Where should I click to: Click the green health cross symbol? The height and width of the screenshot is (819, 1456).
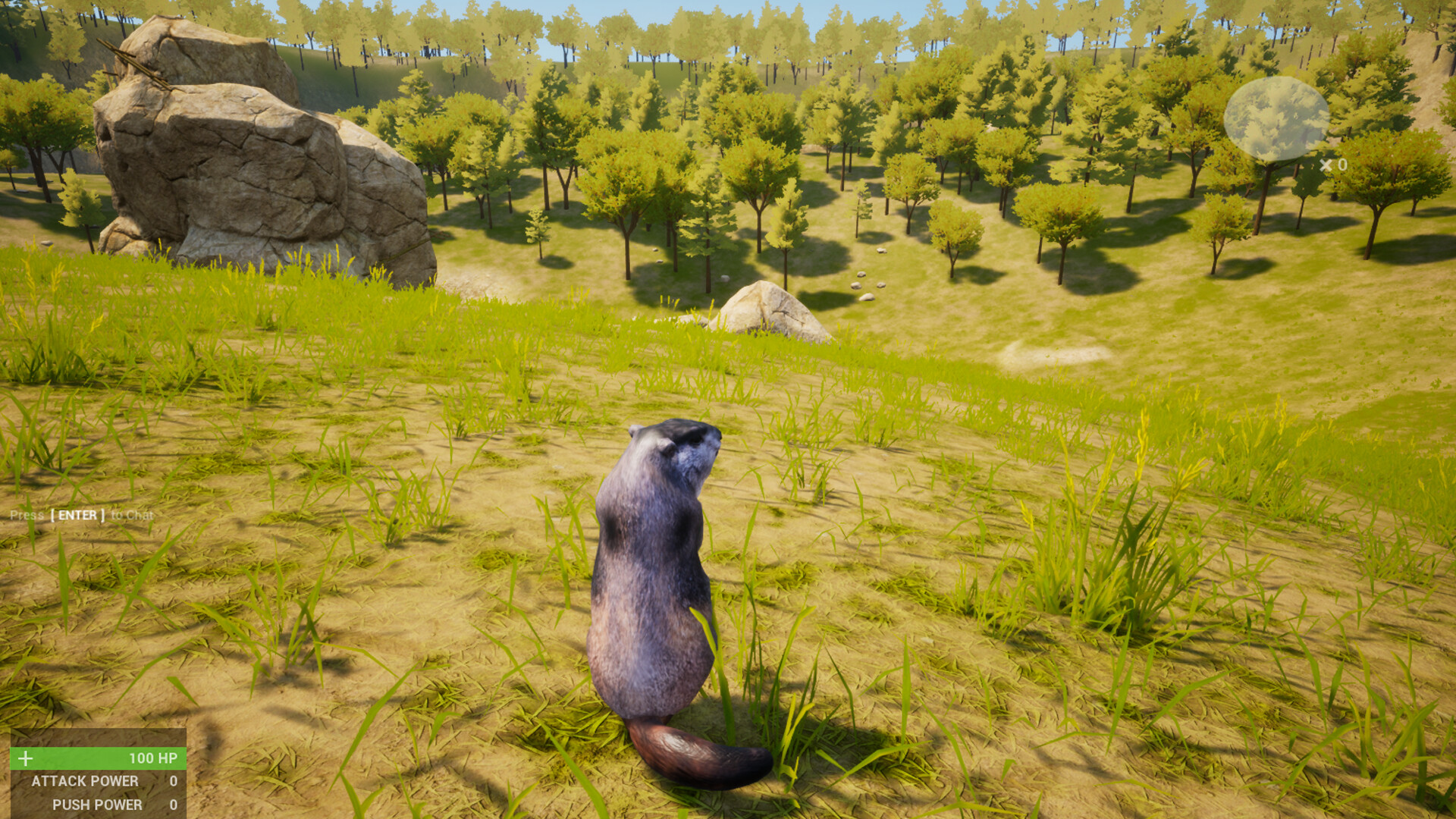pos(27,756)
